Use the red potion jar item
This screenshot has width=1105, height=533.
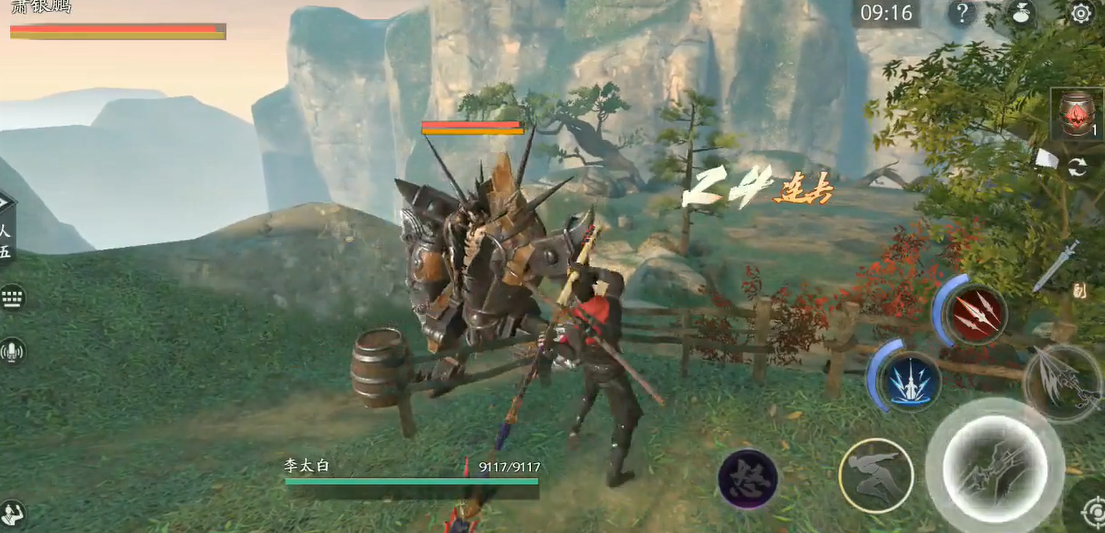(1076, 114)
